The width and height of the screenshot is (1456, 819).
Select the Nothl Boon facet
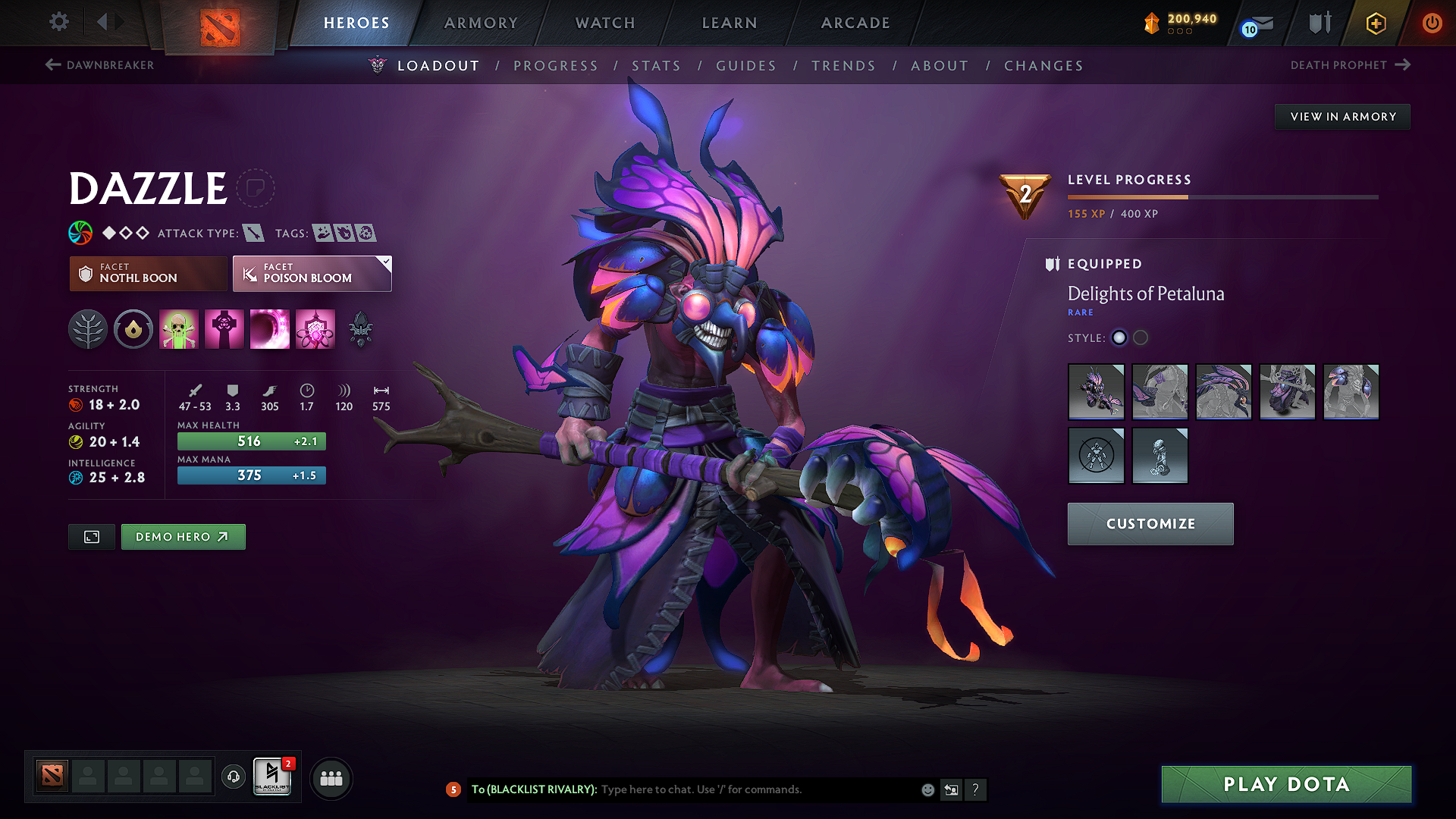pos(148,273)
